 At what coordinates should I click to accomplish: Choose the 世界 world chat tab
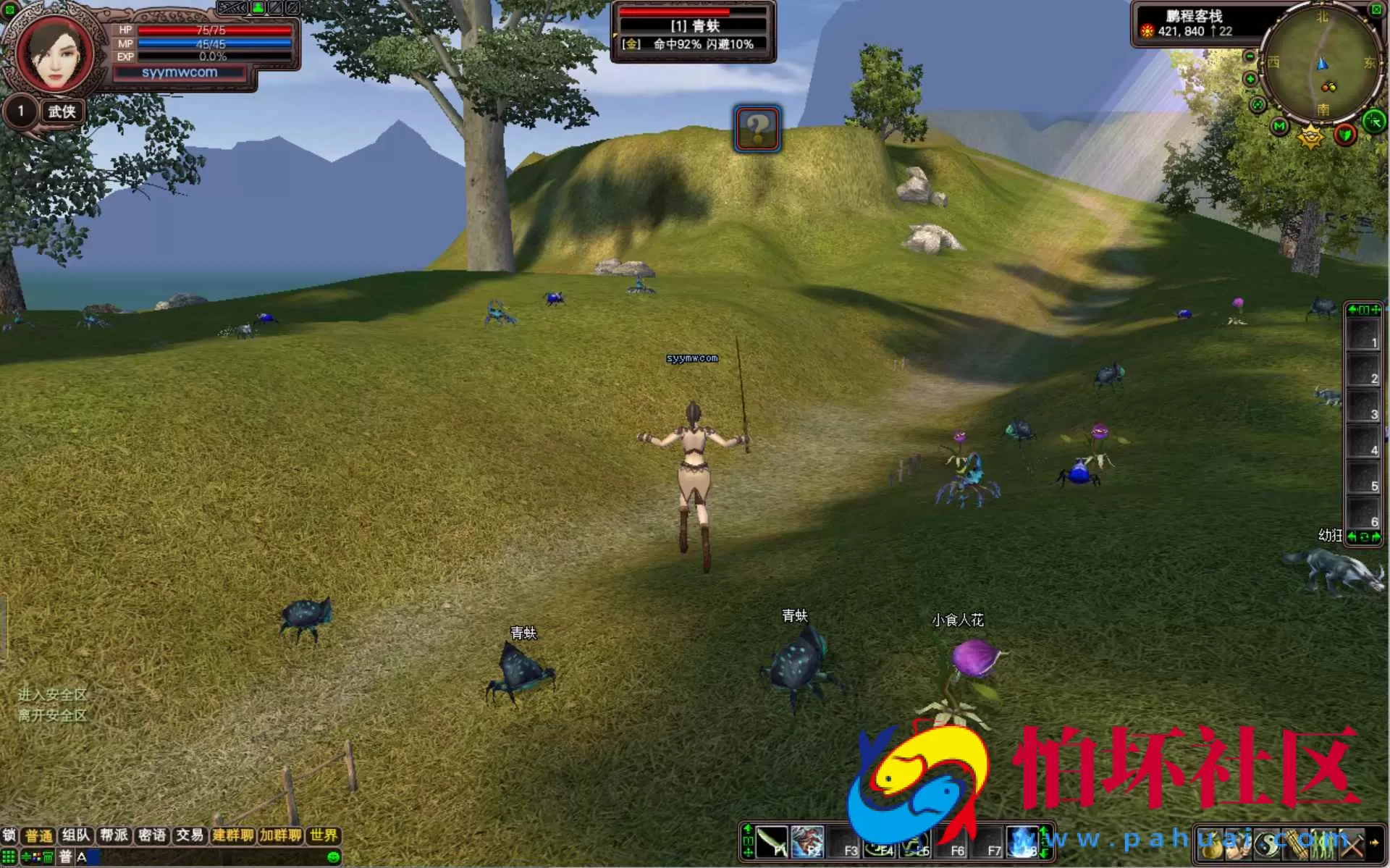pos(324,835)
